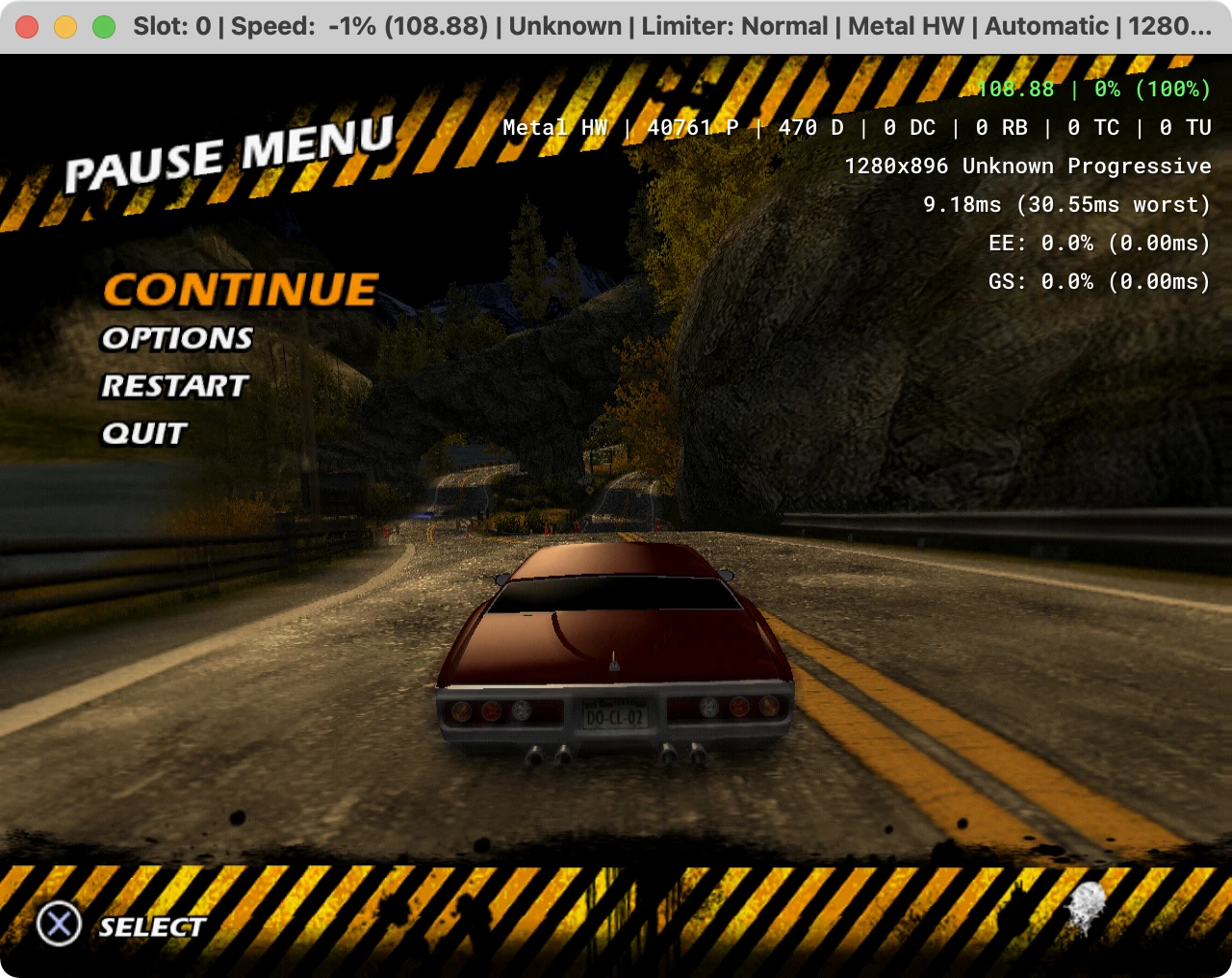Choose Restart to replay the event

175,386
